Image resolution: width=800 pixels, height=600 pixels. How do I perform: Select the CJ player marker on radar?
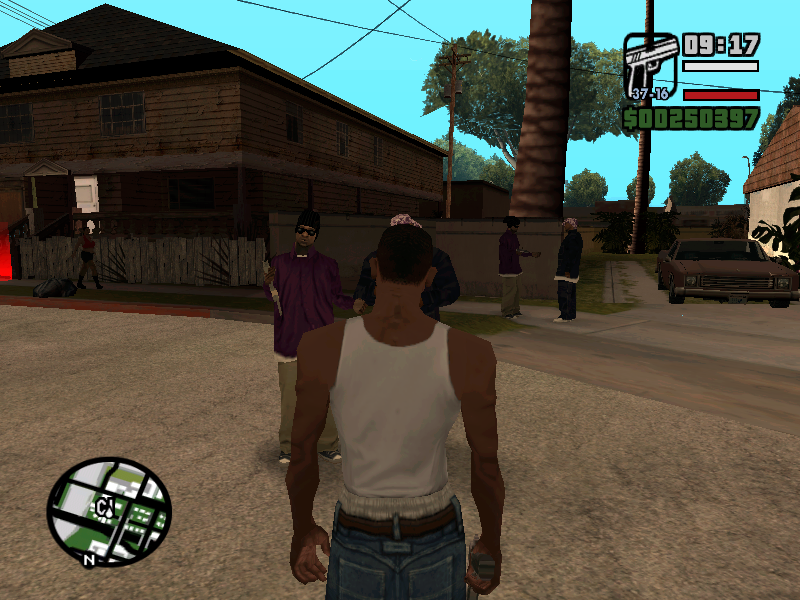[103, 509]
